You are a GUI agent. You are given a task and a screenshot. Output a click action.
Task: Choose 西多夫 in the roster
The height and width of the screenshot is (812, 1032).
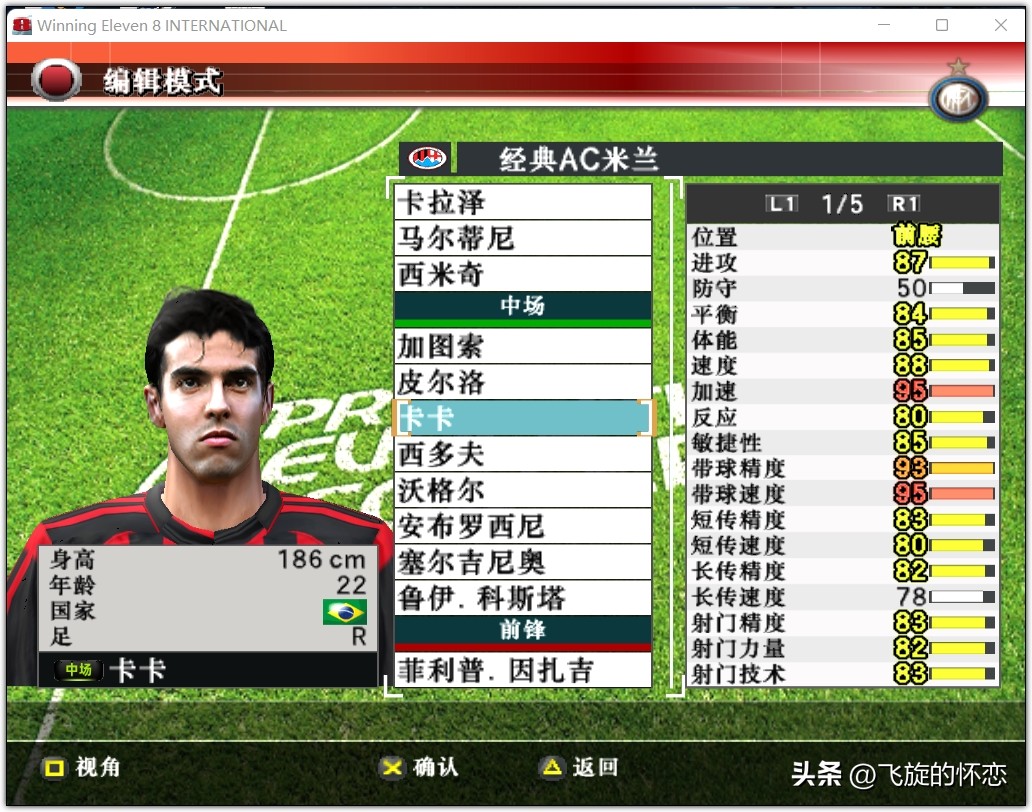[522, 455]
